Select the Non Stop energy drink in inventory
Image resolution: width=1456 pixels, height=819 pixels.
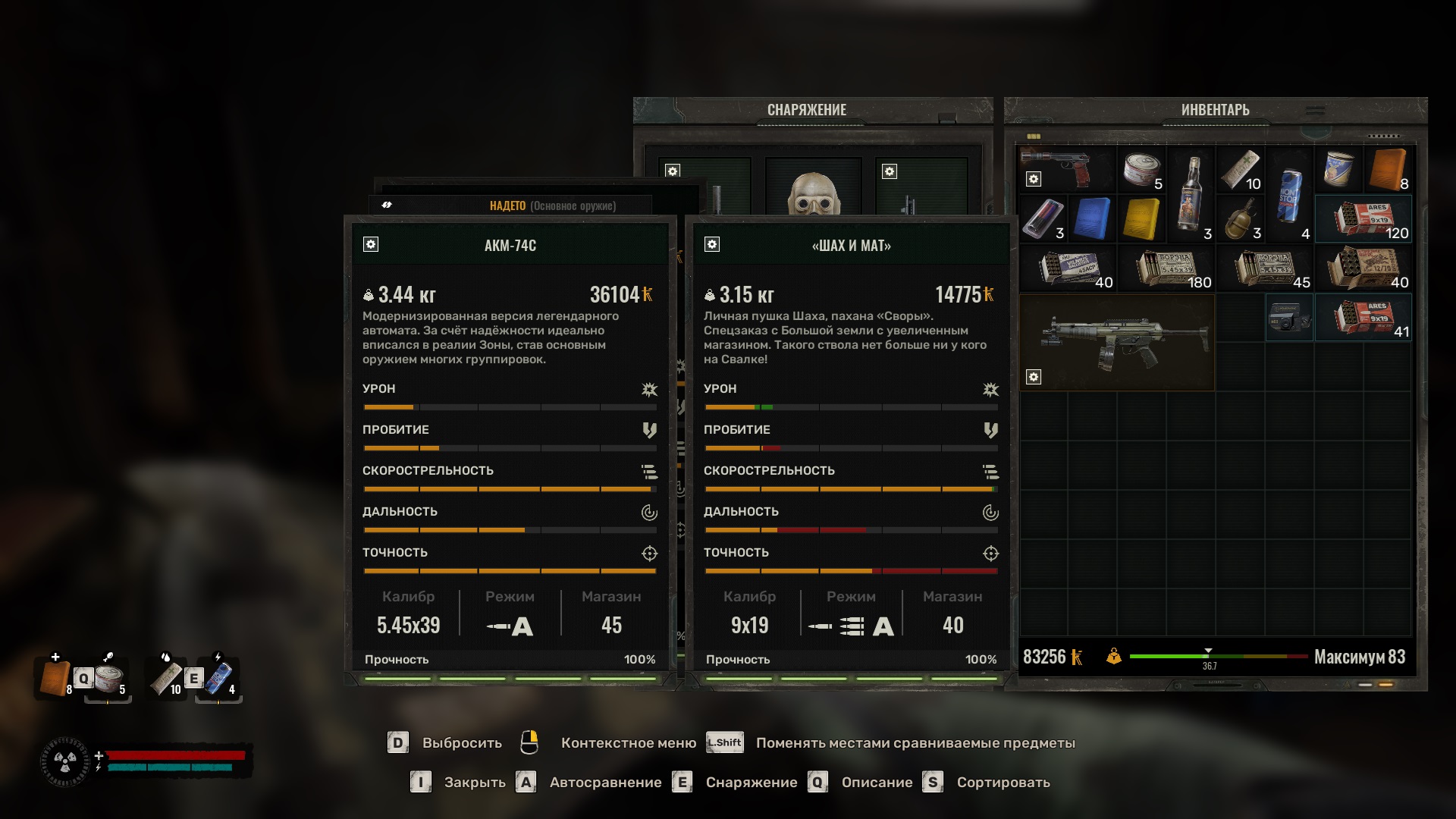click(1289, 194)
